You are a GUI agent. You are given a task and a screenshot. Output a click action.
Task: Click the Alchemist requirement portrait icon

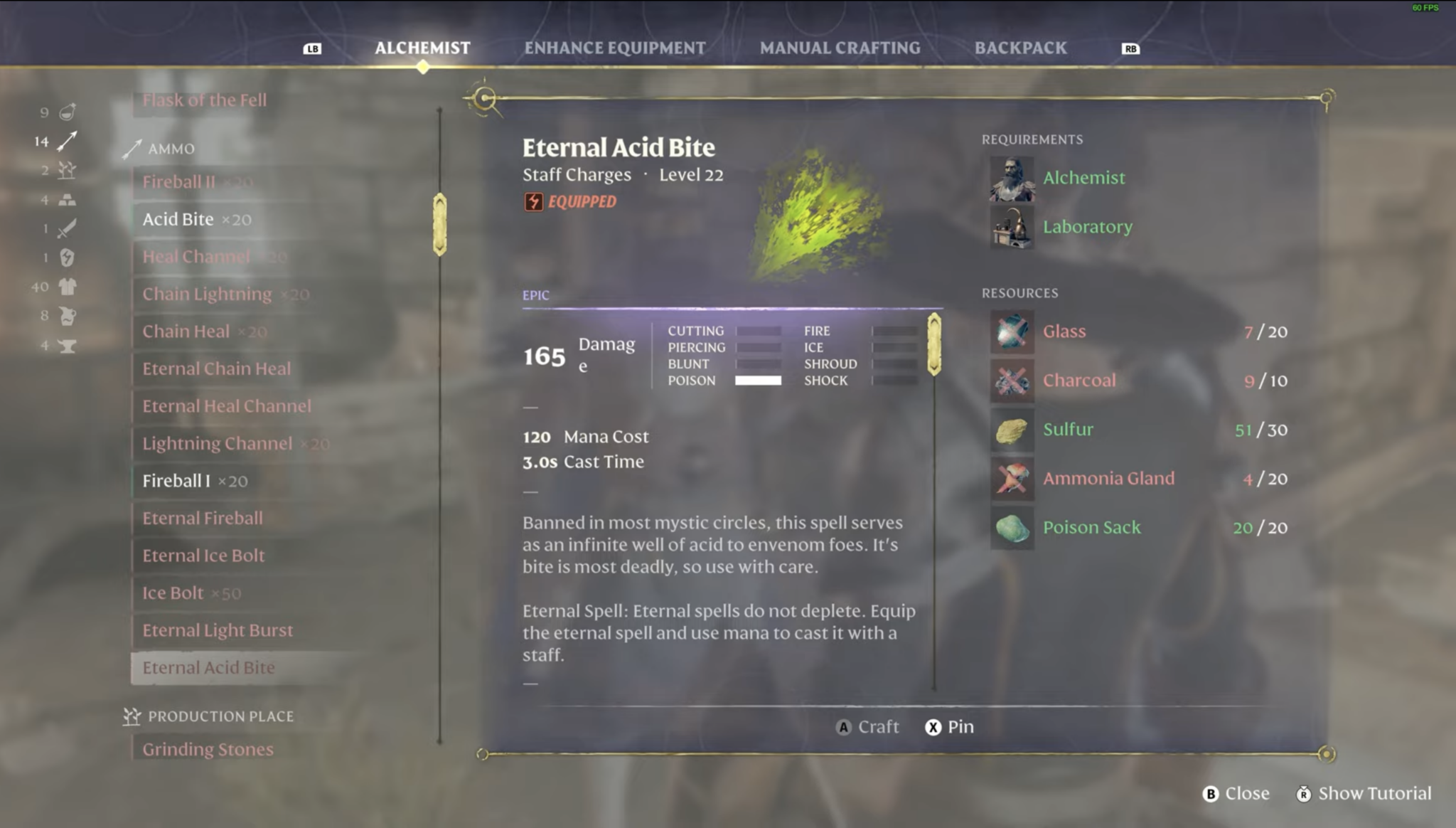pyautogui.click(x=1011, y=180)
